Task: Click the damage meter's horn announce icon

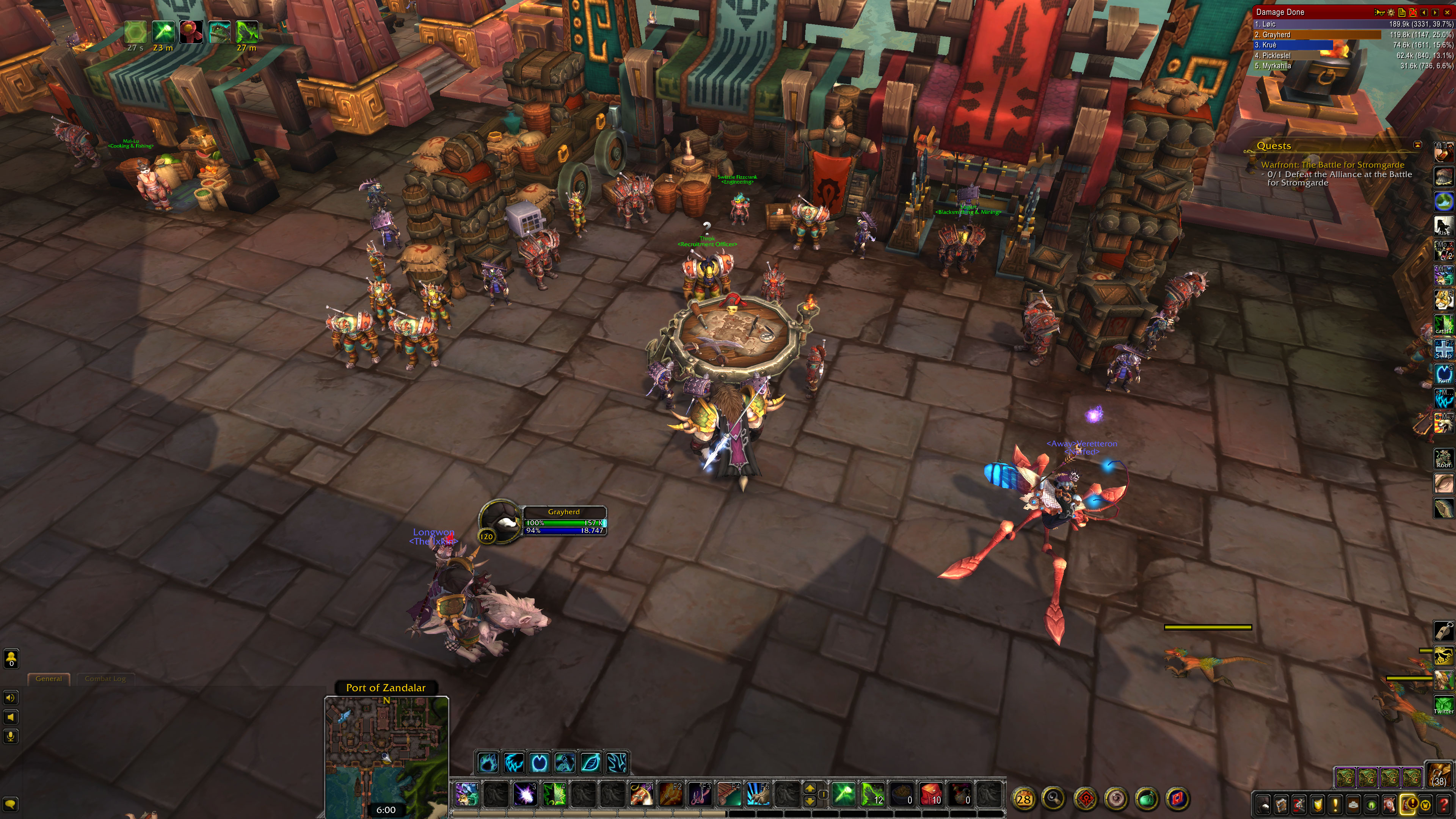Action: point(1380,12)
